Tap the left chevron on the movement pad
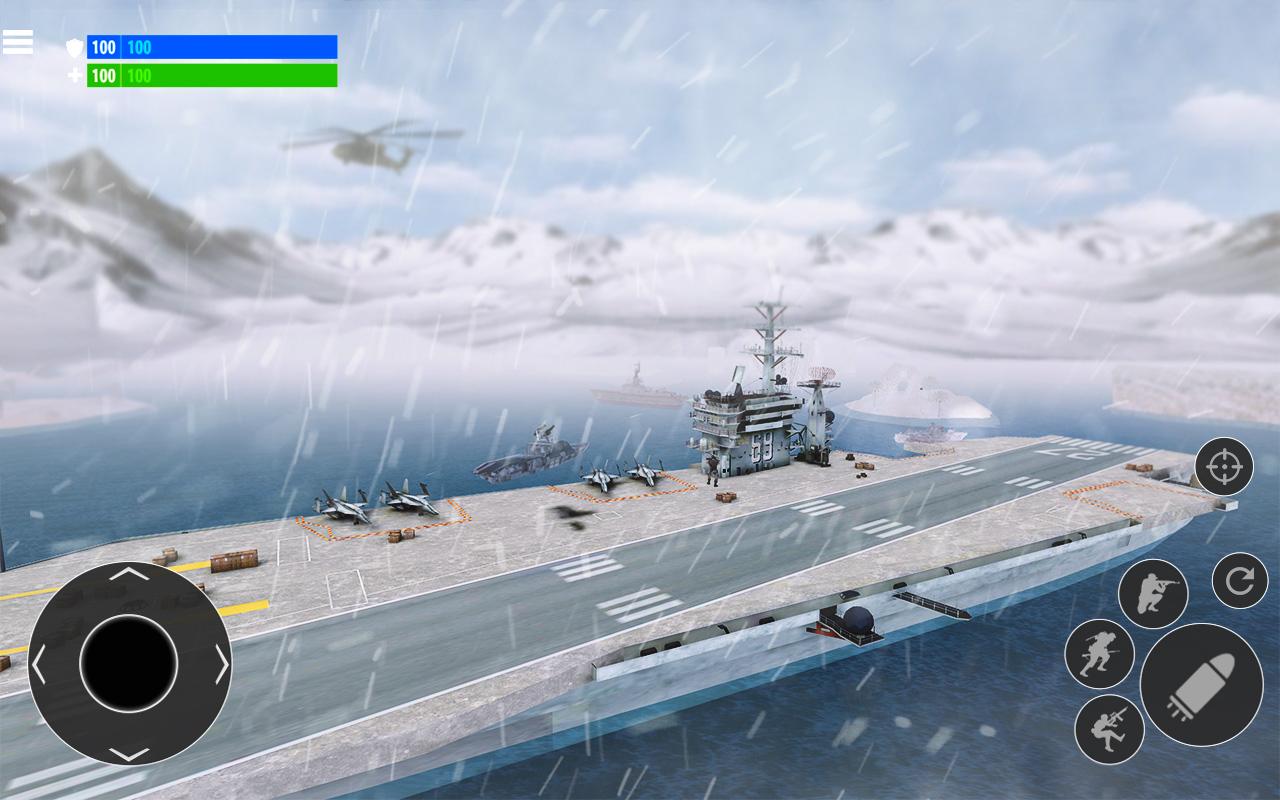Image resolution: width=1280 pixels, height=800 pixels. click(x=40, y=662)
